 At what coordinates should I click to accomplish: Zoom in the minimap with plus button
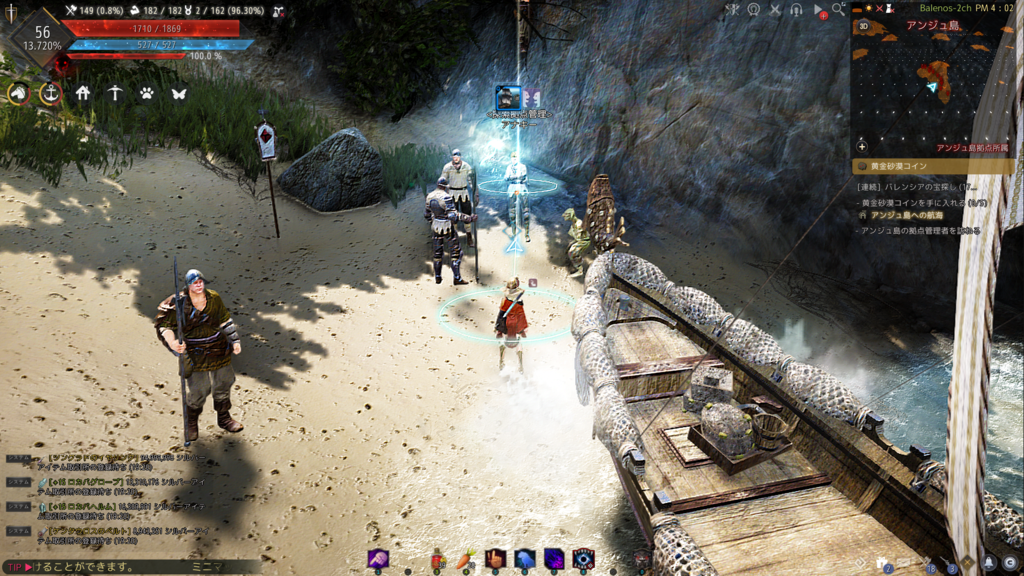tap(862, 146)
